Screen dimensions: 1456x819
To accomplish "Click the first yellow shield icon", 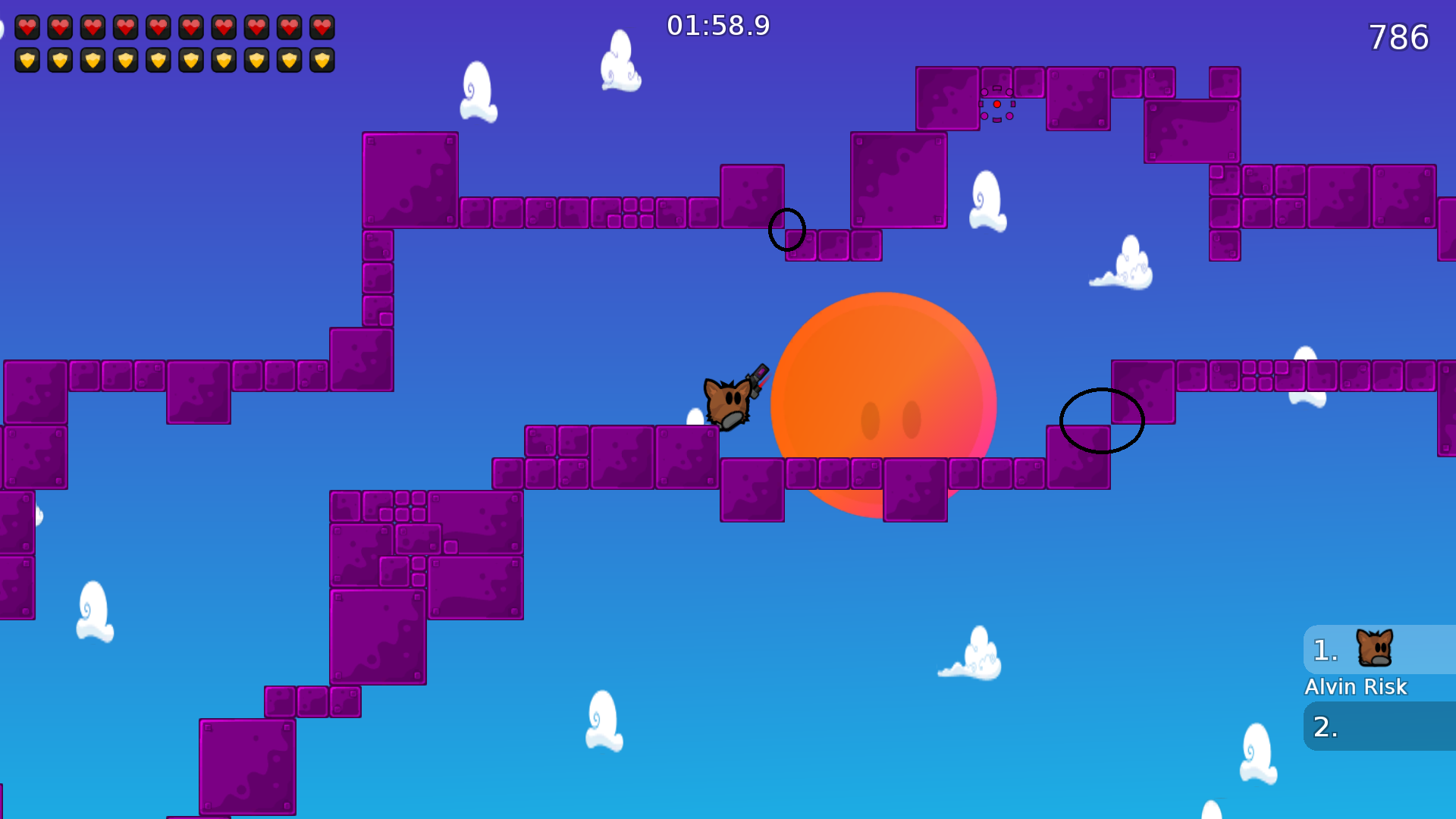I will 27,59.
